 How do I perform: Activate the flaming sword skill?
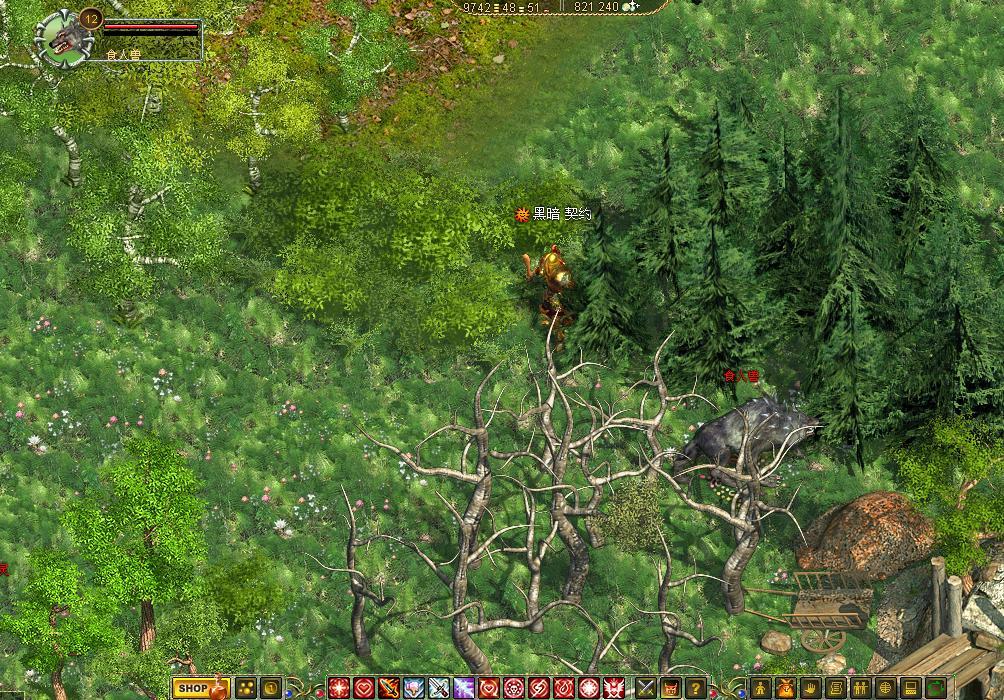tap(389, 688)
